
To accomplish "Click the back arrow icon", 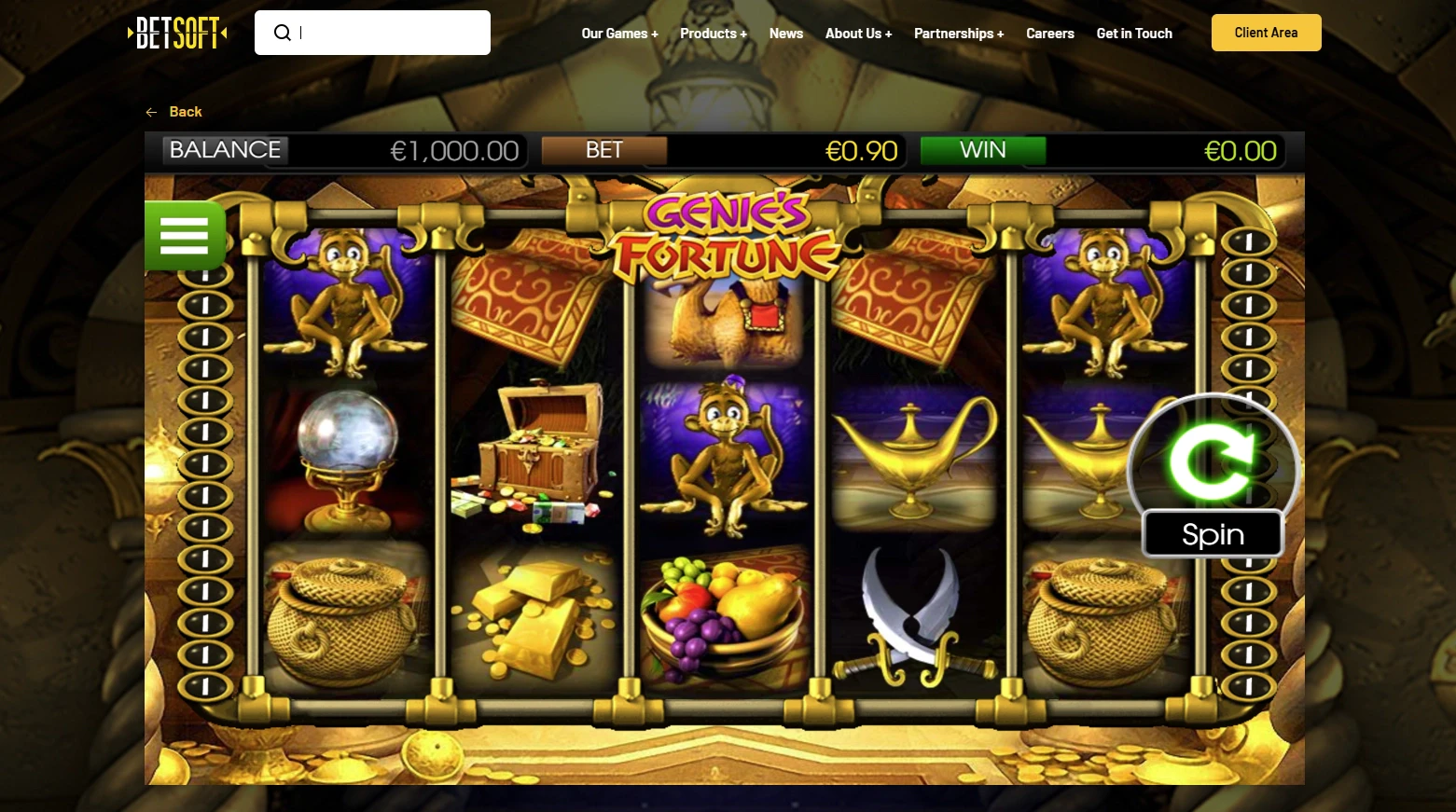I will coord(151,112).
